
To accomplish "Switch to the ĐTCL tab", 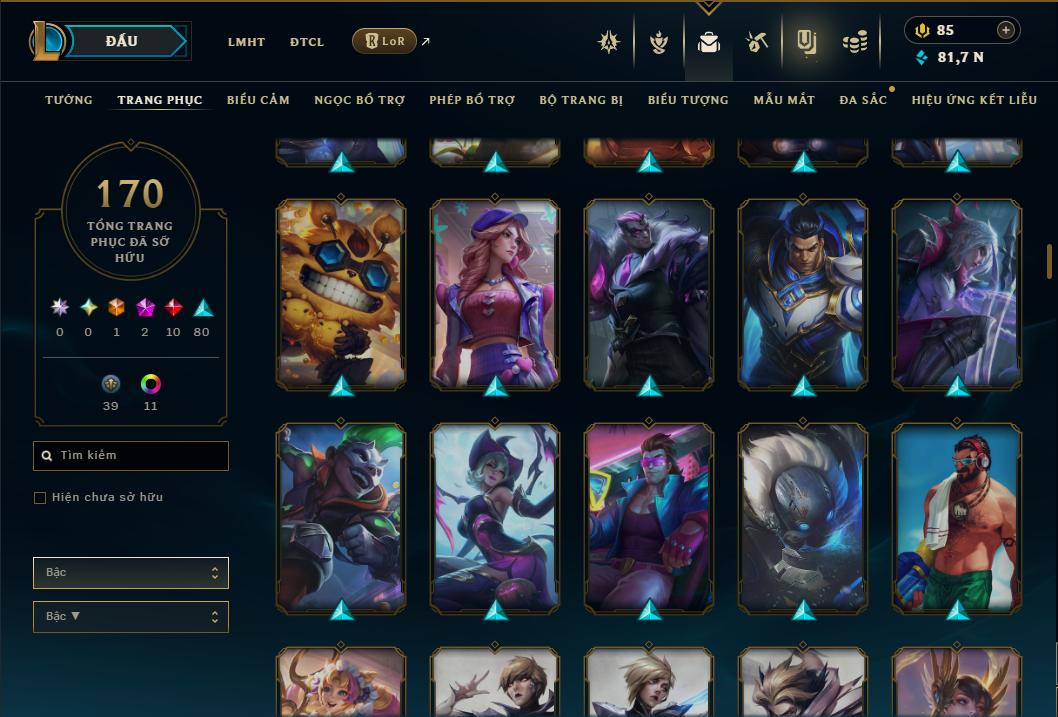I will (307, 42).
